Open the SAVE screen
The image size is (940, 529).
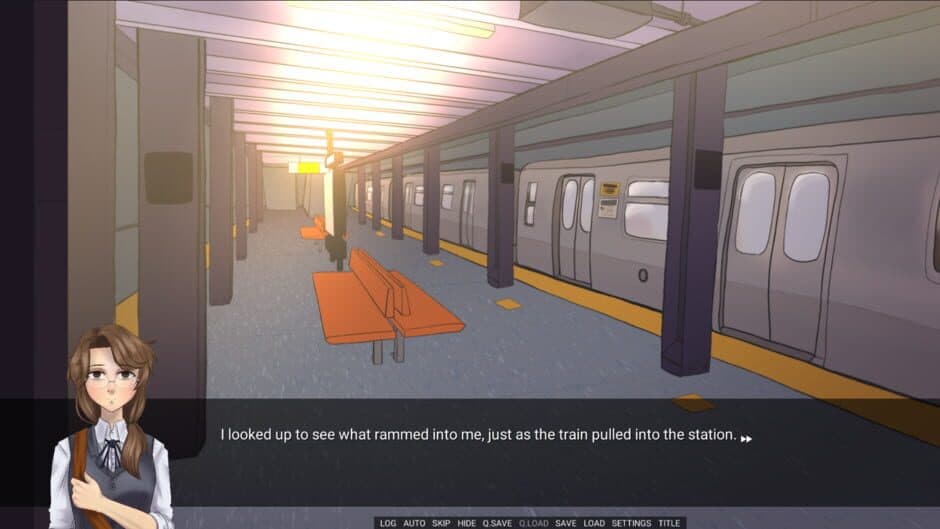point(566,523)
